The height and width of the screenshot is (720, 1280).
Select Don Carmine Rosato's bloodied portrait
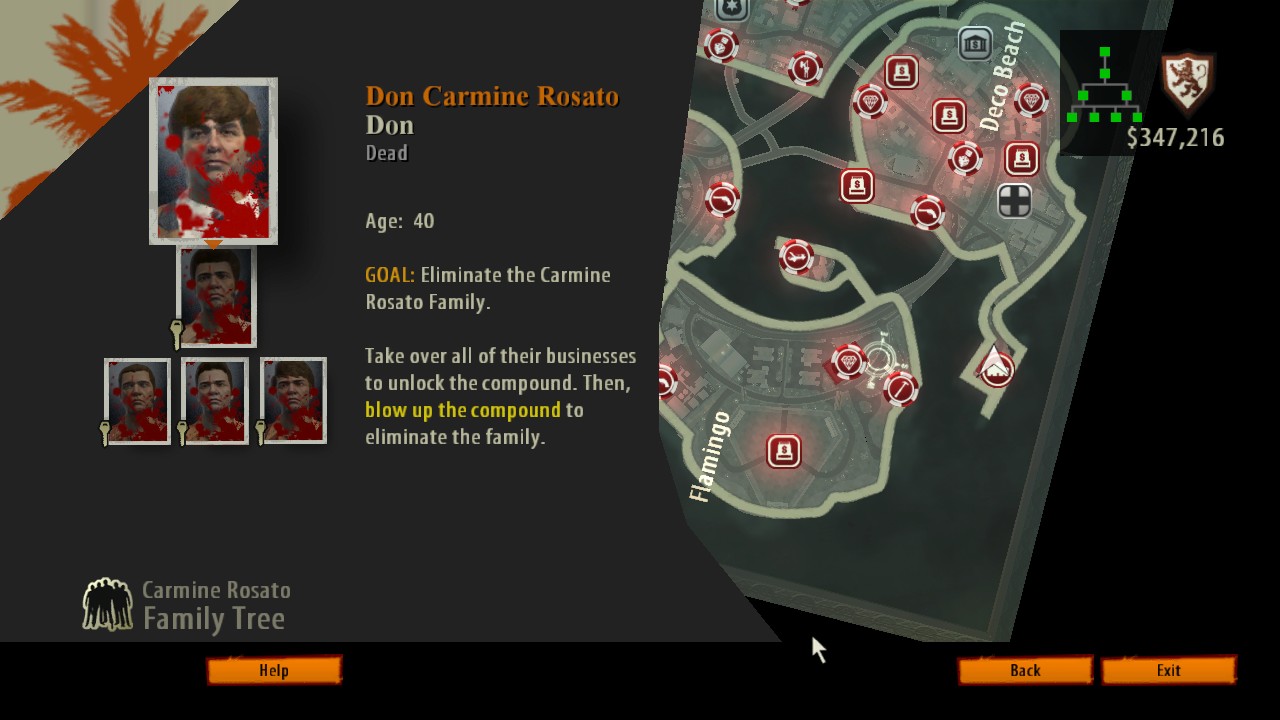coord(213,160)
